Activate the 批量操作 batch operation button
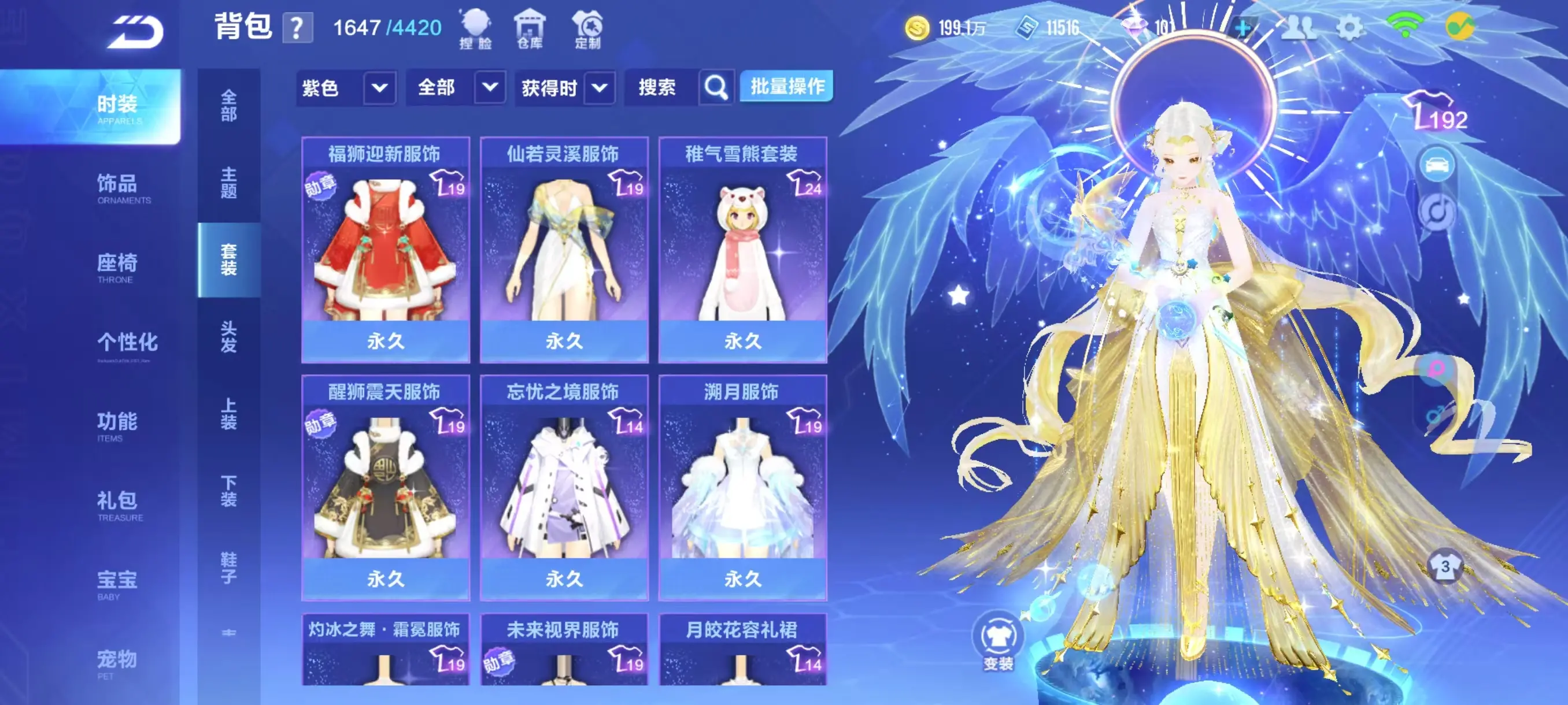This screenshot has height=705, width=1568. pyautogui.click(x=786, y=87)
